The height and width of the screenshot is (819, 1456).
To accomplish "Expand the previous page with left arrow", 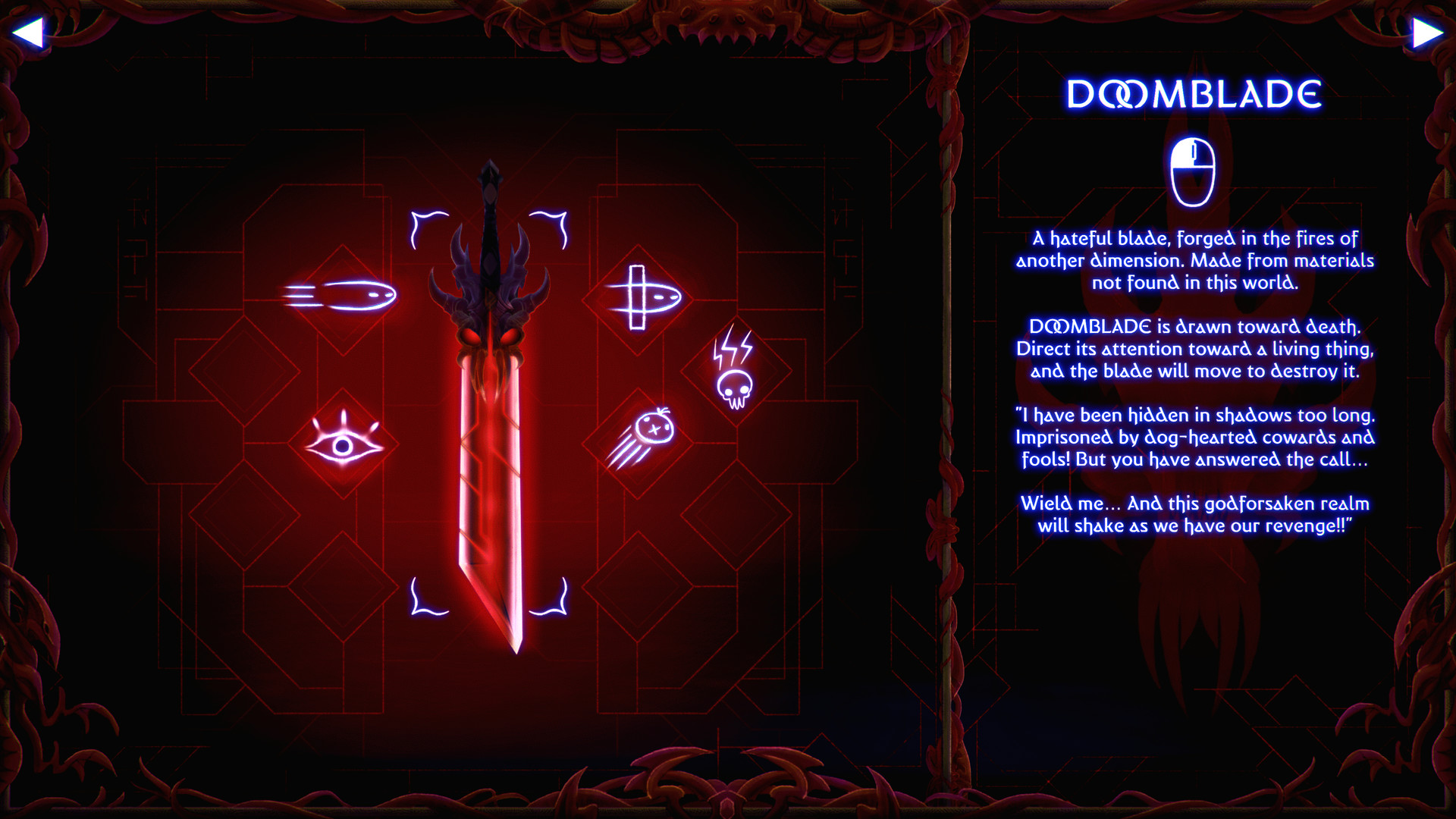I will [x=30, y=30].
